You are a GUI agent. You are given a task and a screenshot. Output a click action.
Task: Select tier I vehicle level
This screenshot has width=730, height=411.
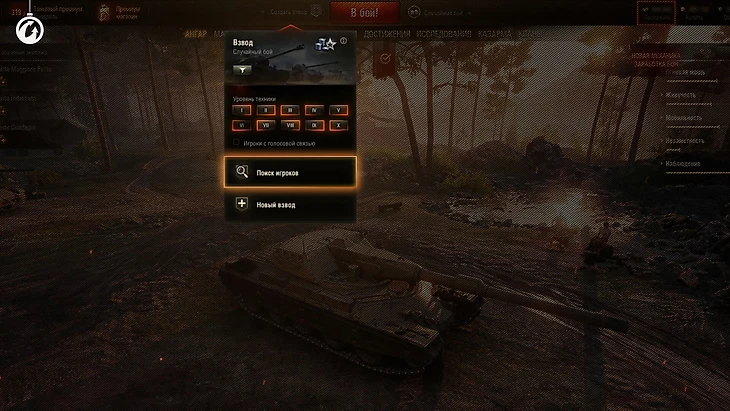(241, 110)
